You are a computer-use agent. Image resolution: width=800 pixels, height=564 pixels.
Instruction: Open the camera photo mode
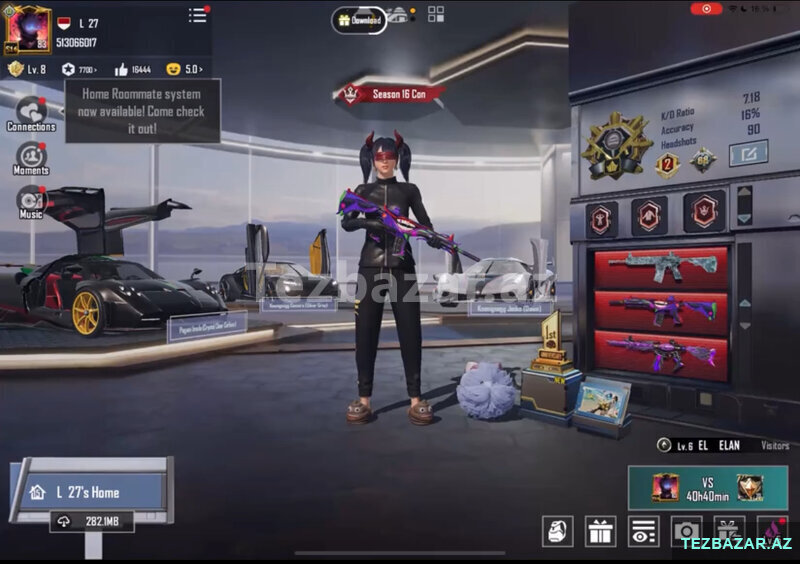686,531
